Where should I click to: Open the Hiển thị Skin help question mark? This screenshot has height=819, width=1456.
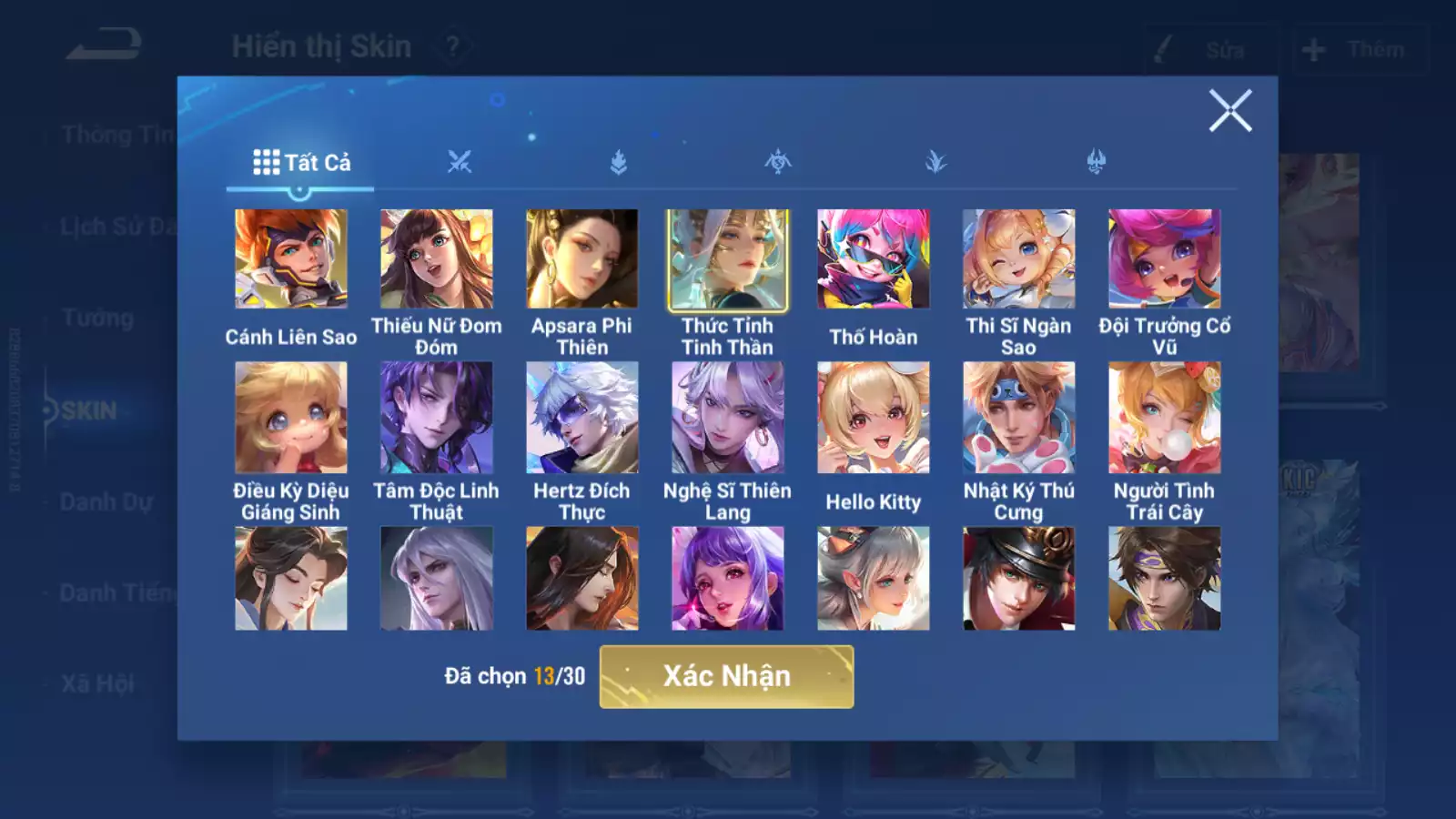(x=452, y=46)
